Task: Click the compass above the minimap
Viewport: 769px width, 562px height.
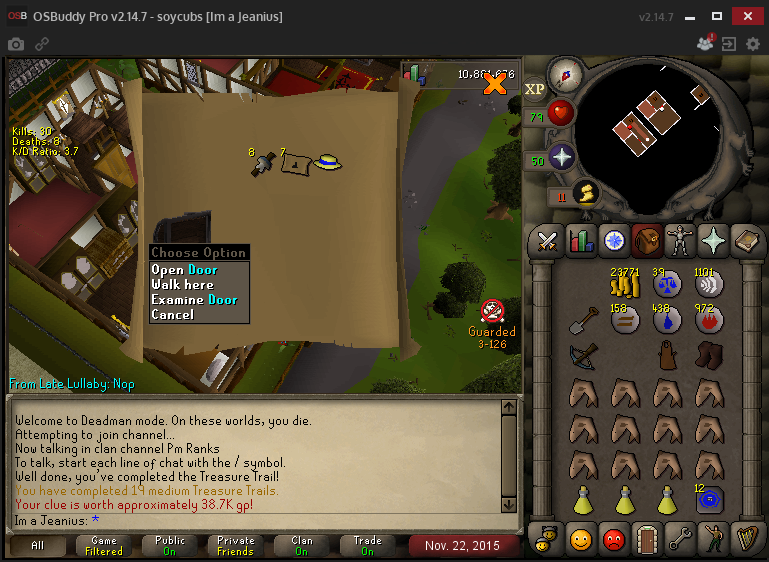Action: coord(567,74)
